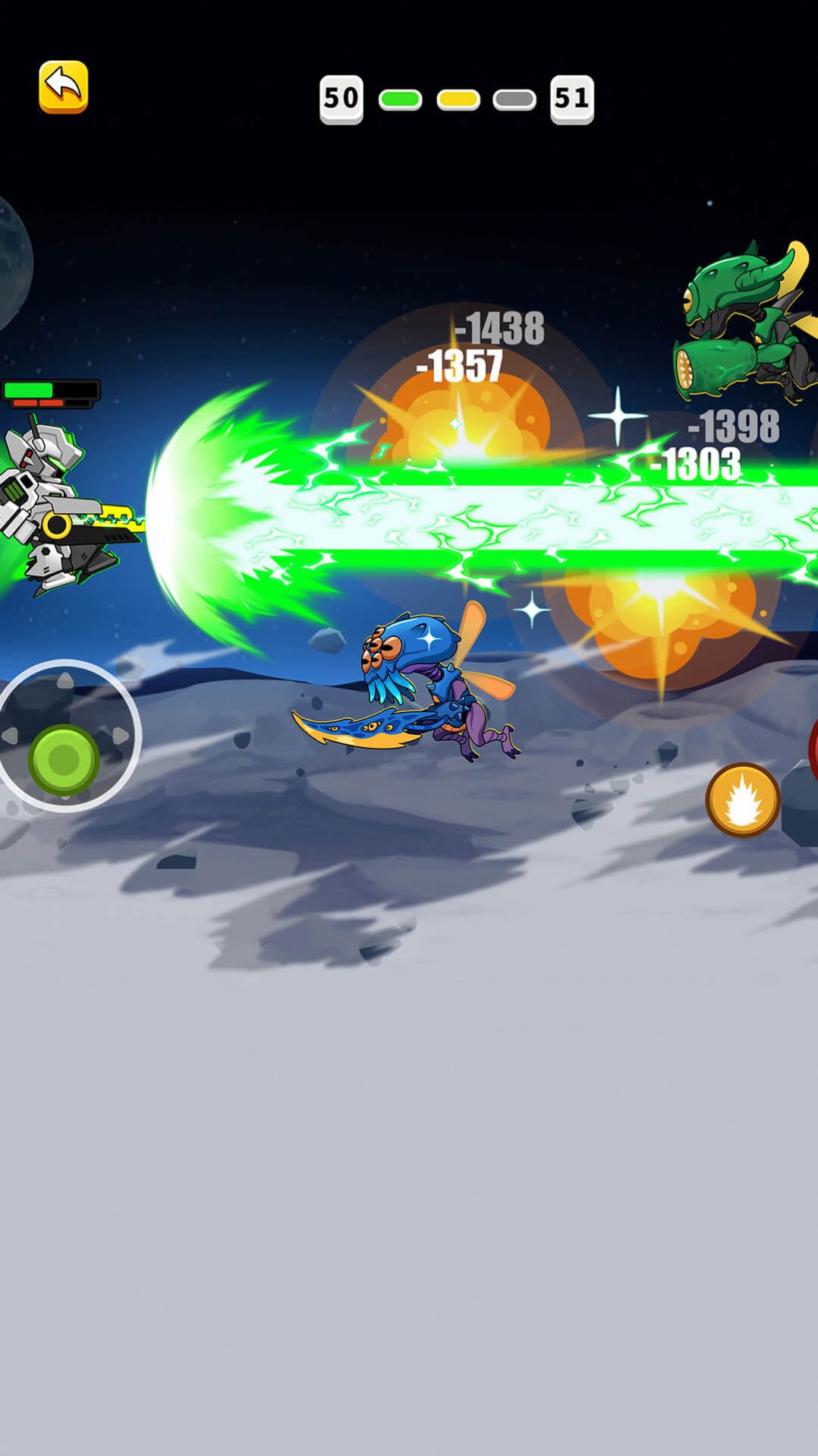Viewport: 818px width, 1456px height.
Task: Tap the green virtual joystick knob
Action: (x=64, y=759)
